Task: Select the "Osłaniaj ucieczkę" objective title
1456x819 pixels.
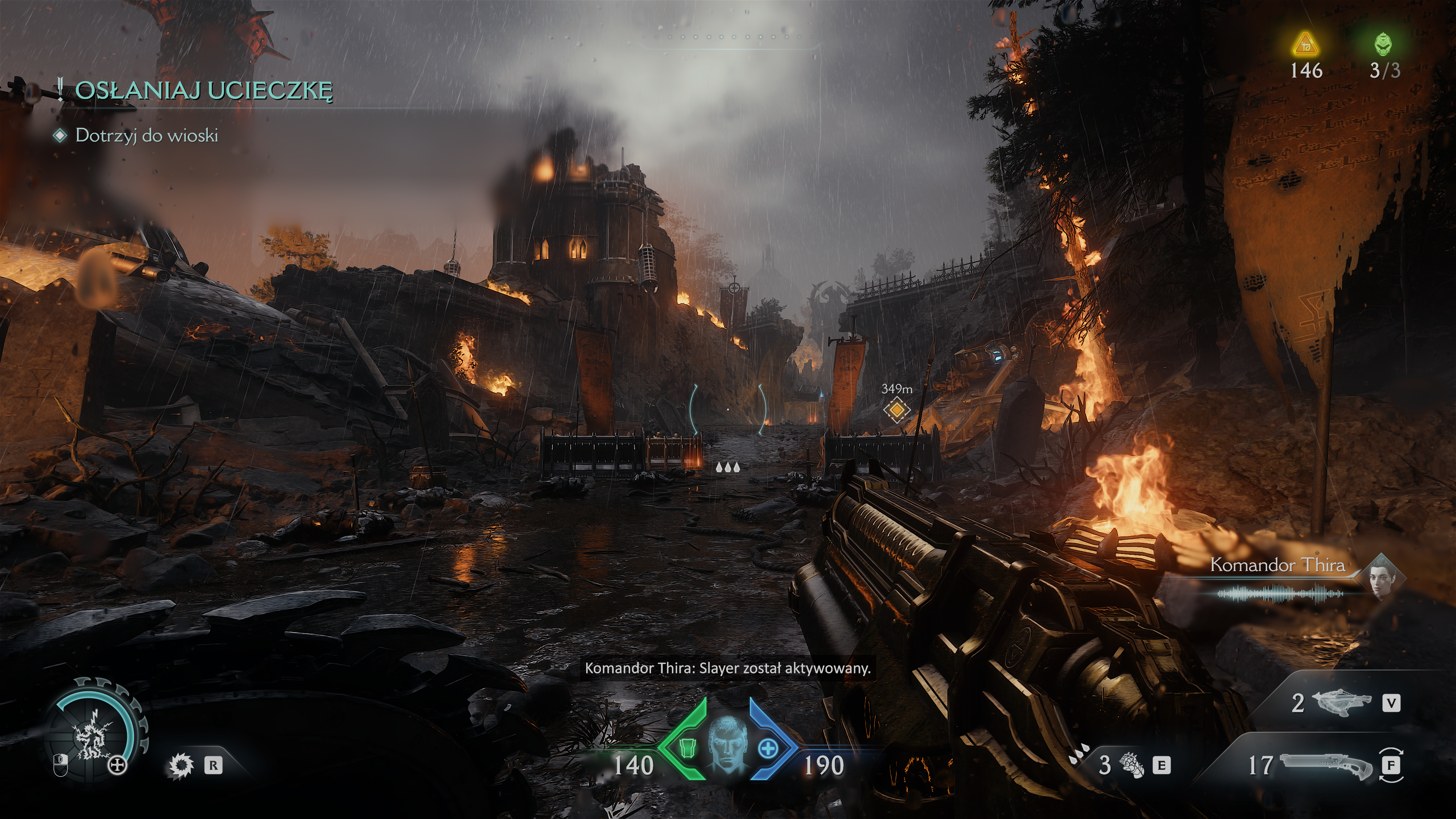Action: coord(204,91)
